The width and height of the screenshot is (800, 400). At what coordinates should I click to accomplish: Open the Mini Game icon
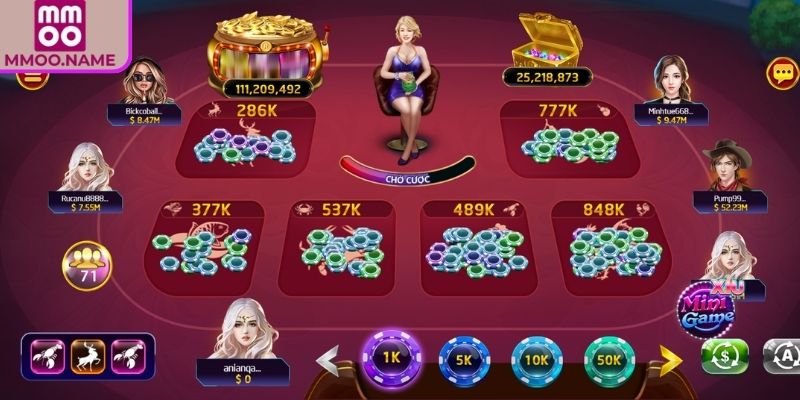point(707,307)
